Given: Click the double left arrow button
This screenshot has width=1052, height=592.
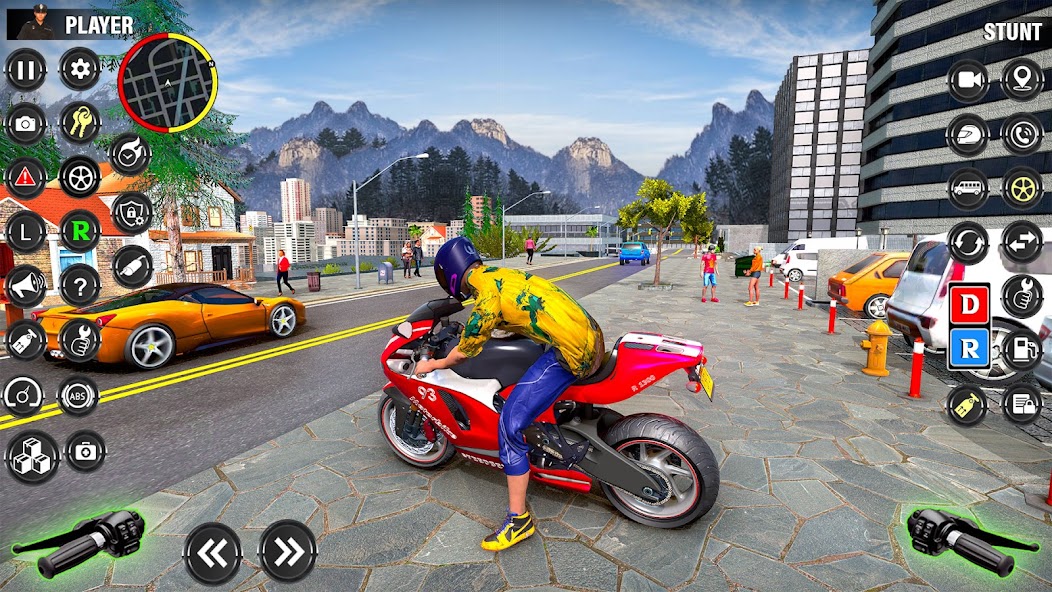Looking at the screenshot, I should click(x=213, y=552).
